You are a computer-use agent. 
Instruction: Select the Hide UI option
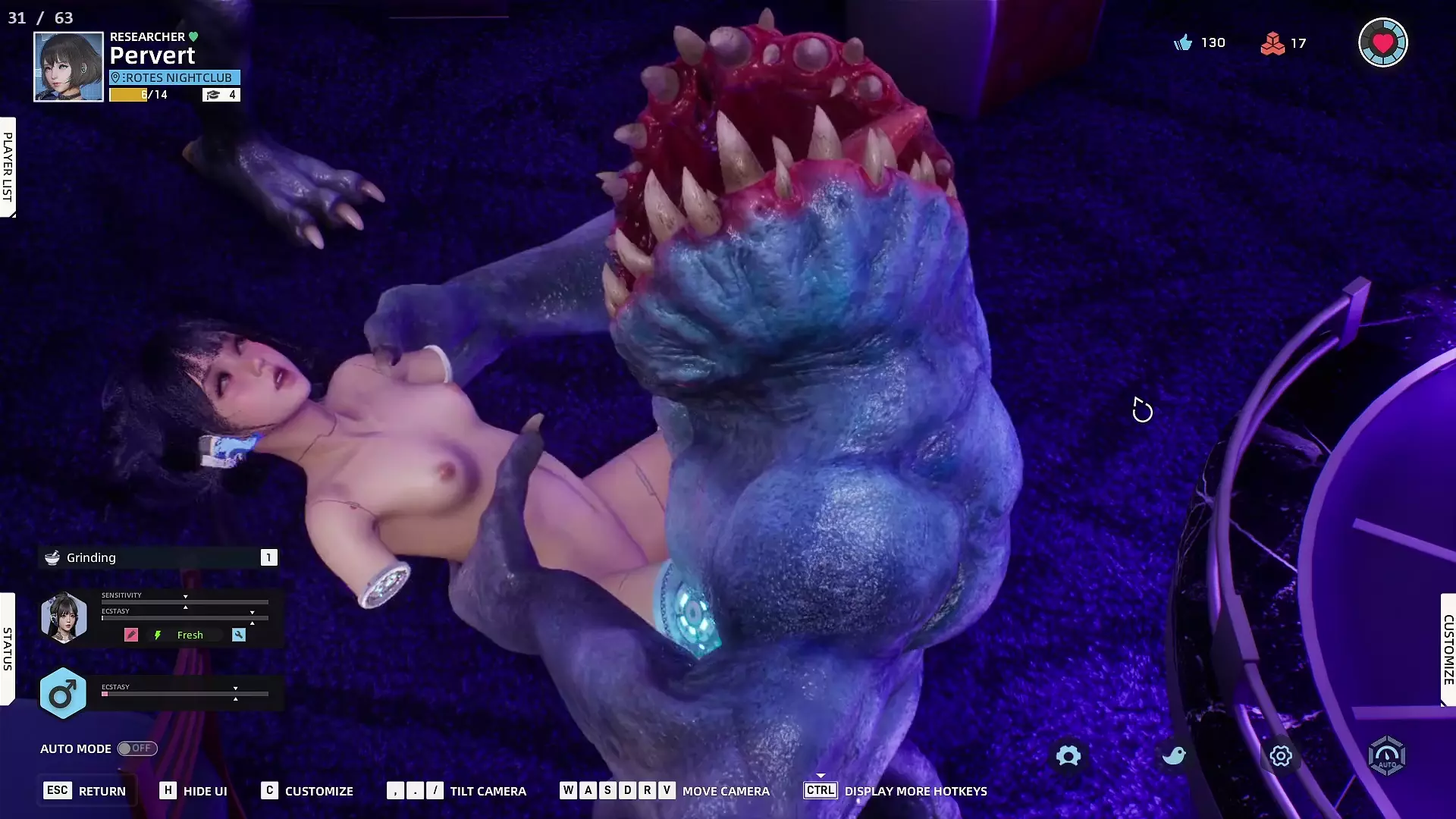click(x=193, y=791)
